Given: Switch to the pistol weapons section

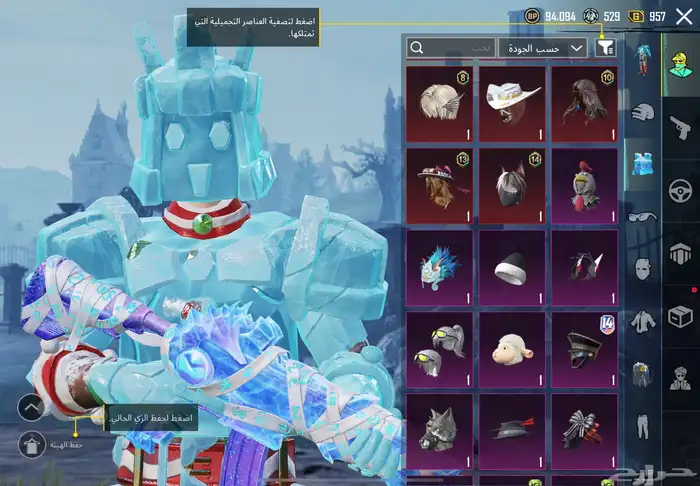Looking at the screenshot, I should pyautogui.click(x=680, y=127).
